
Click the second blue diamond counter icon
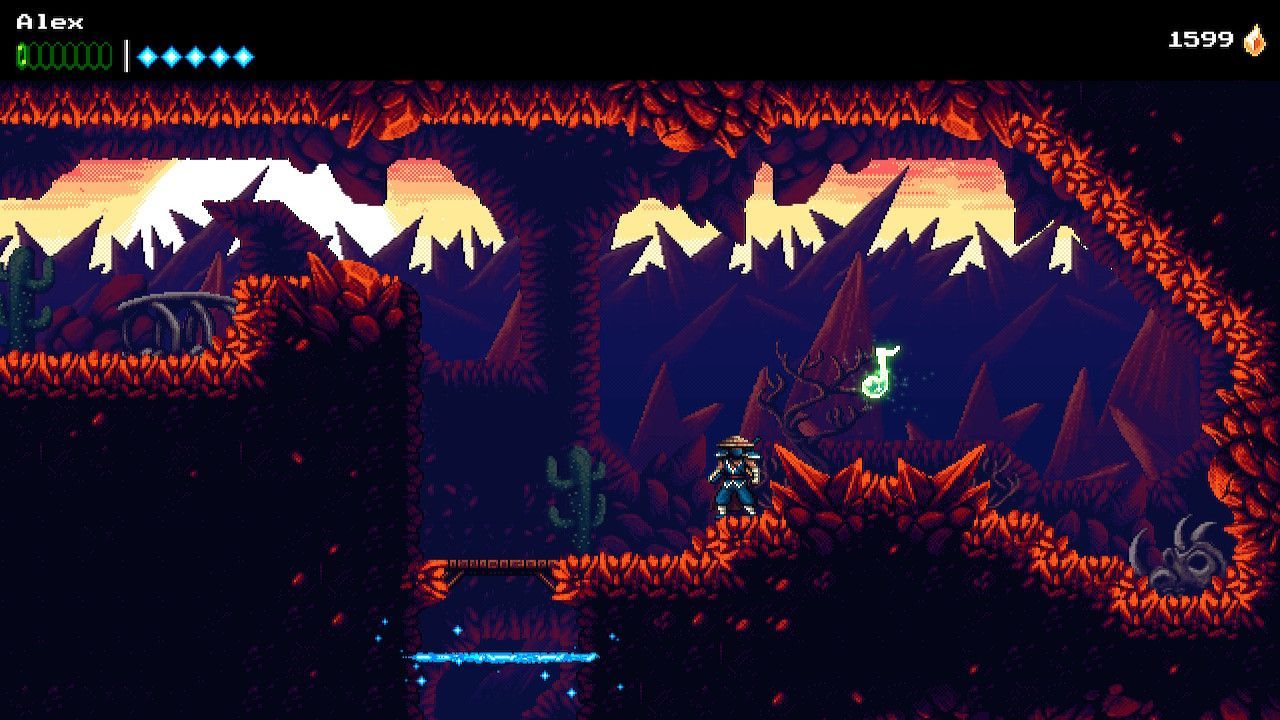coord(171,55)
